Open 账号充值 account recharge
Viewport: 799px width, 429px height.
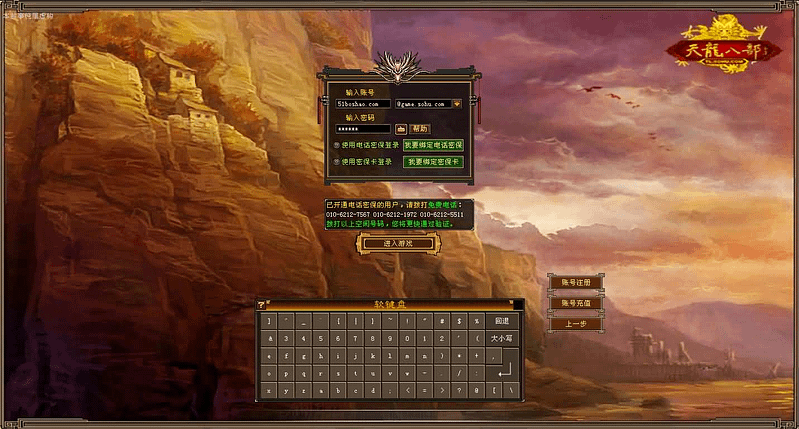[x=576, y=303]
